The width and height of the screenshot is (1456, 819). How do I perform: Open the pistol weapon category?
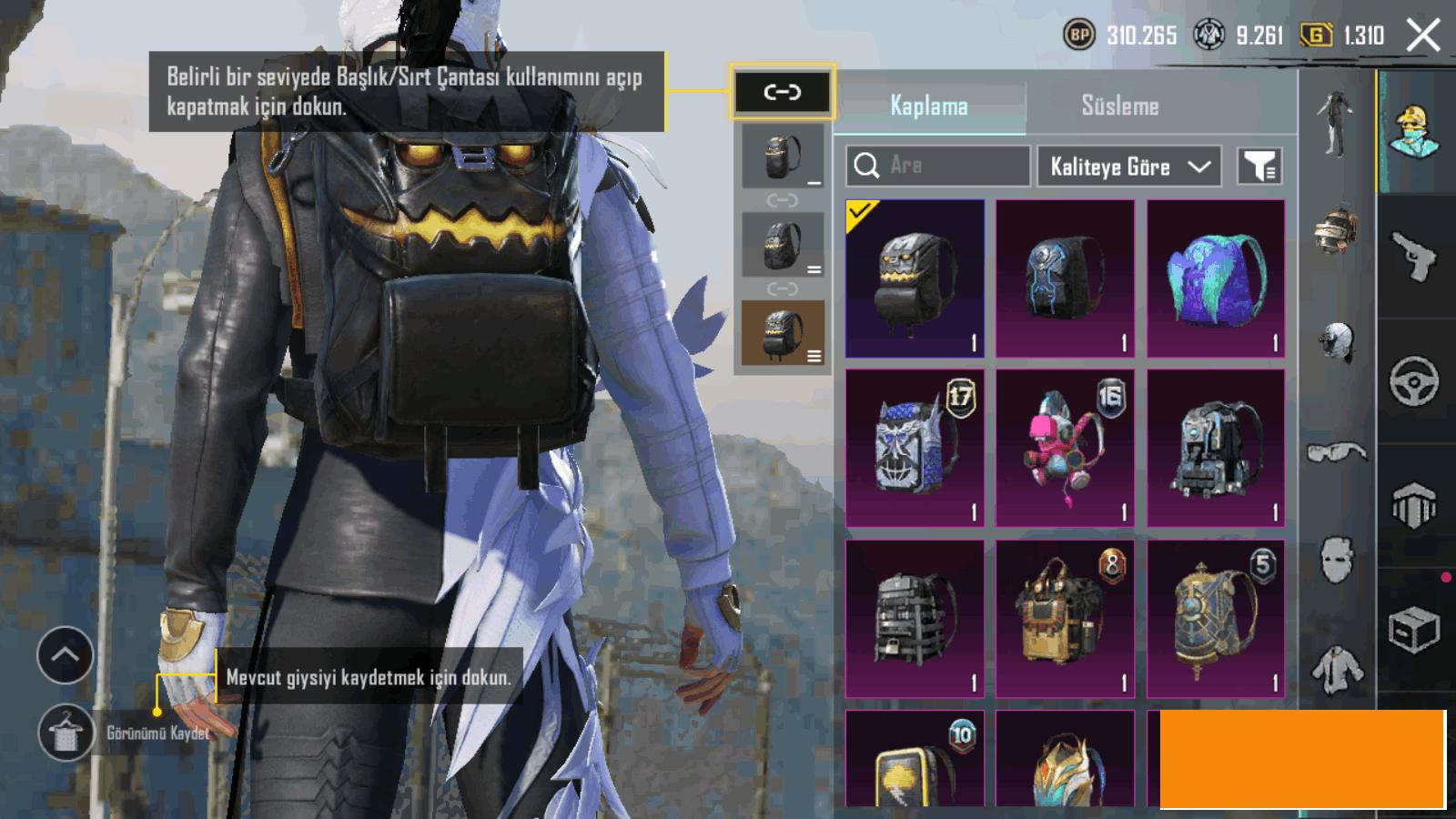pyautogui.click(x=1413, y=256)
